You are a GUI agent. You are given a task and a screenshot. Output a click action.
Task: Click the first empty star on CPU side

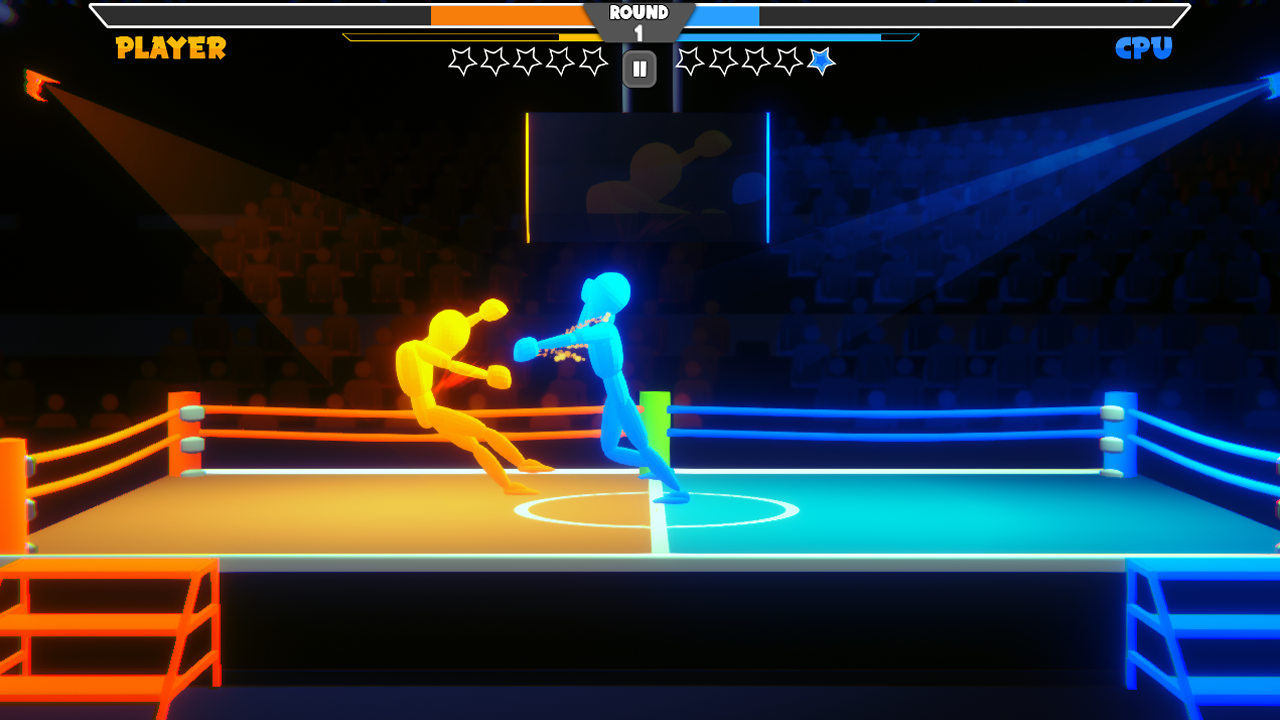click(692, 62)
